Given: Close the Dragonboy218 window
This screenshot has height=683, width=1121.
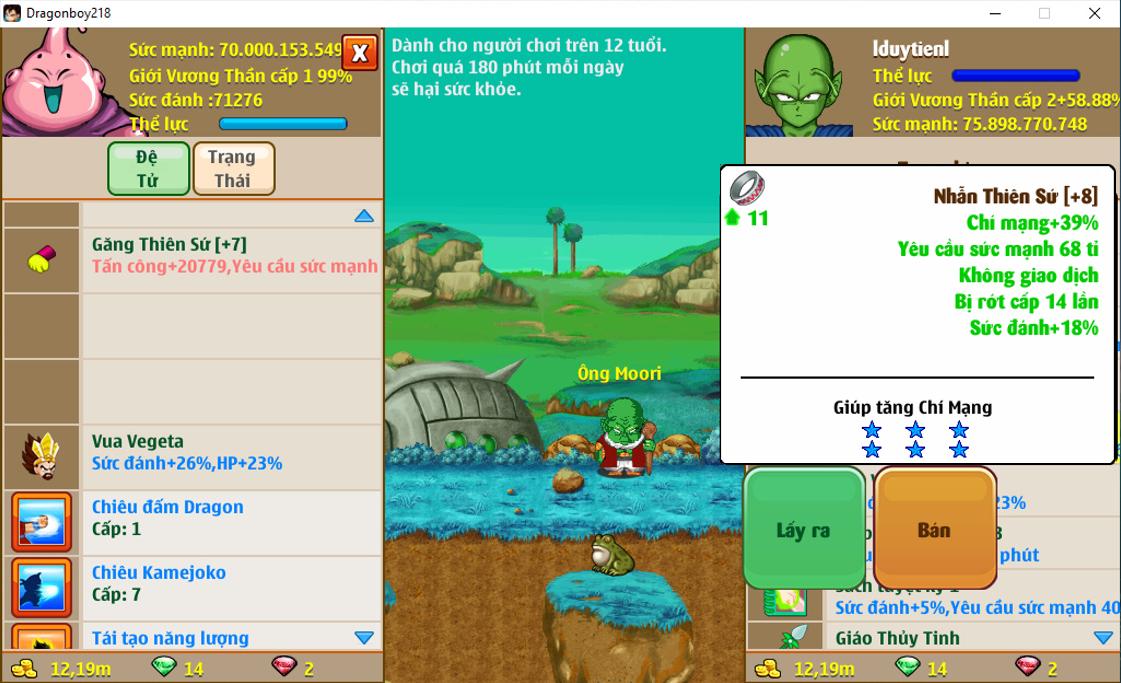Looking at the screenshot, I should click(1094, 13).
